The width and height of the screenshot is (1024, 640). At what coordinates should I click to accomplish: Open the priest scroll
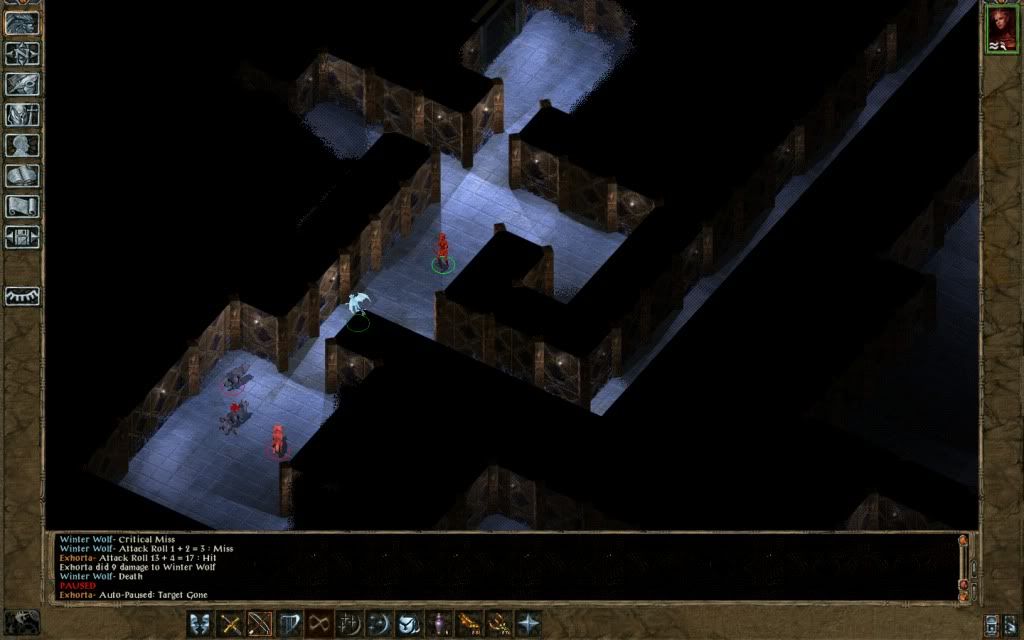22,207
